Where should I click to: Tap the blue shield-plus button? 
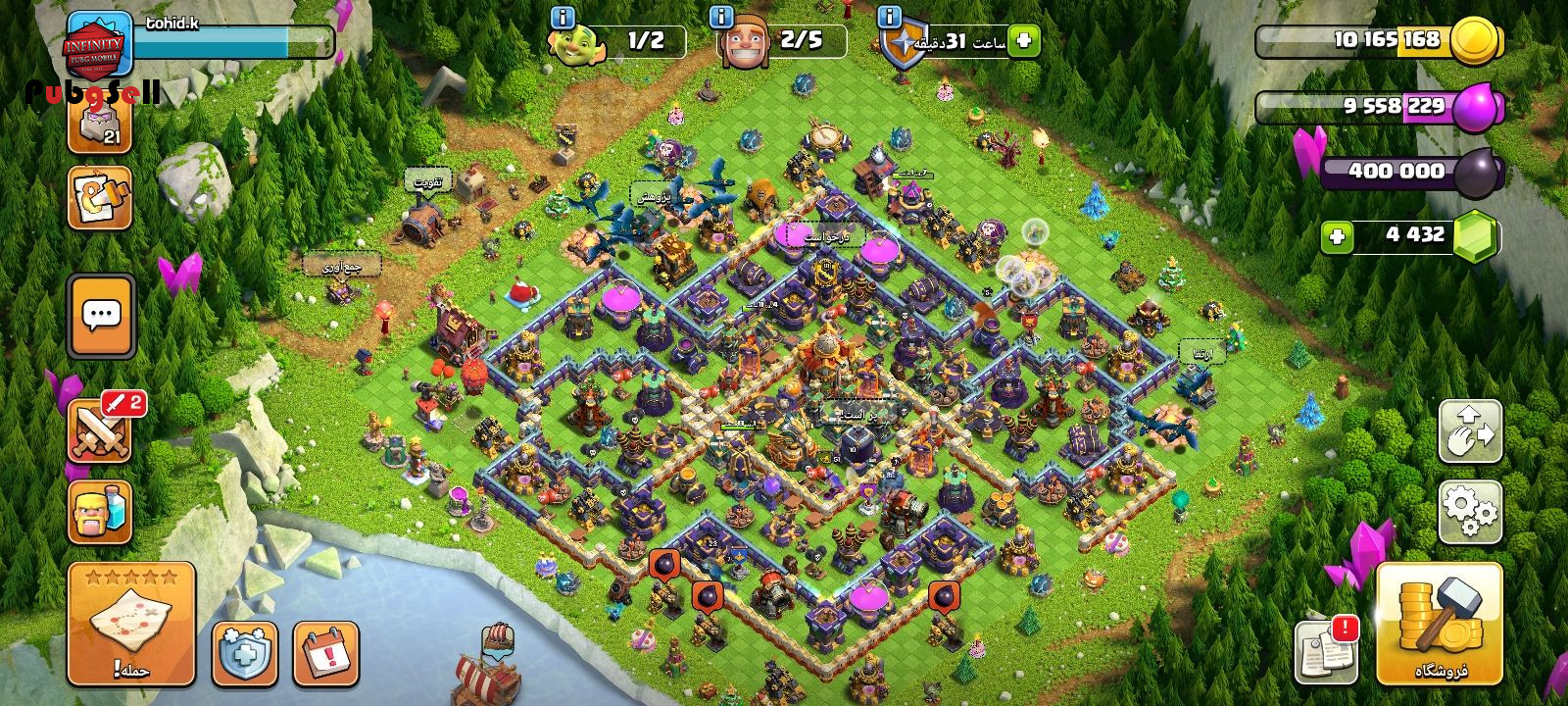[245, 653]
